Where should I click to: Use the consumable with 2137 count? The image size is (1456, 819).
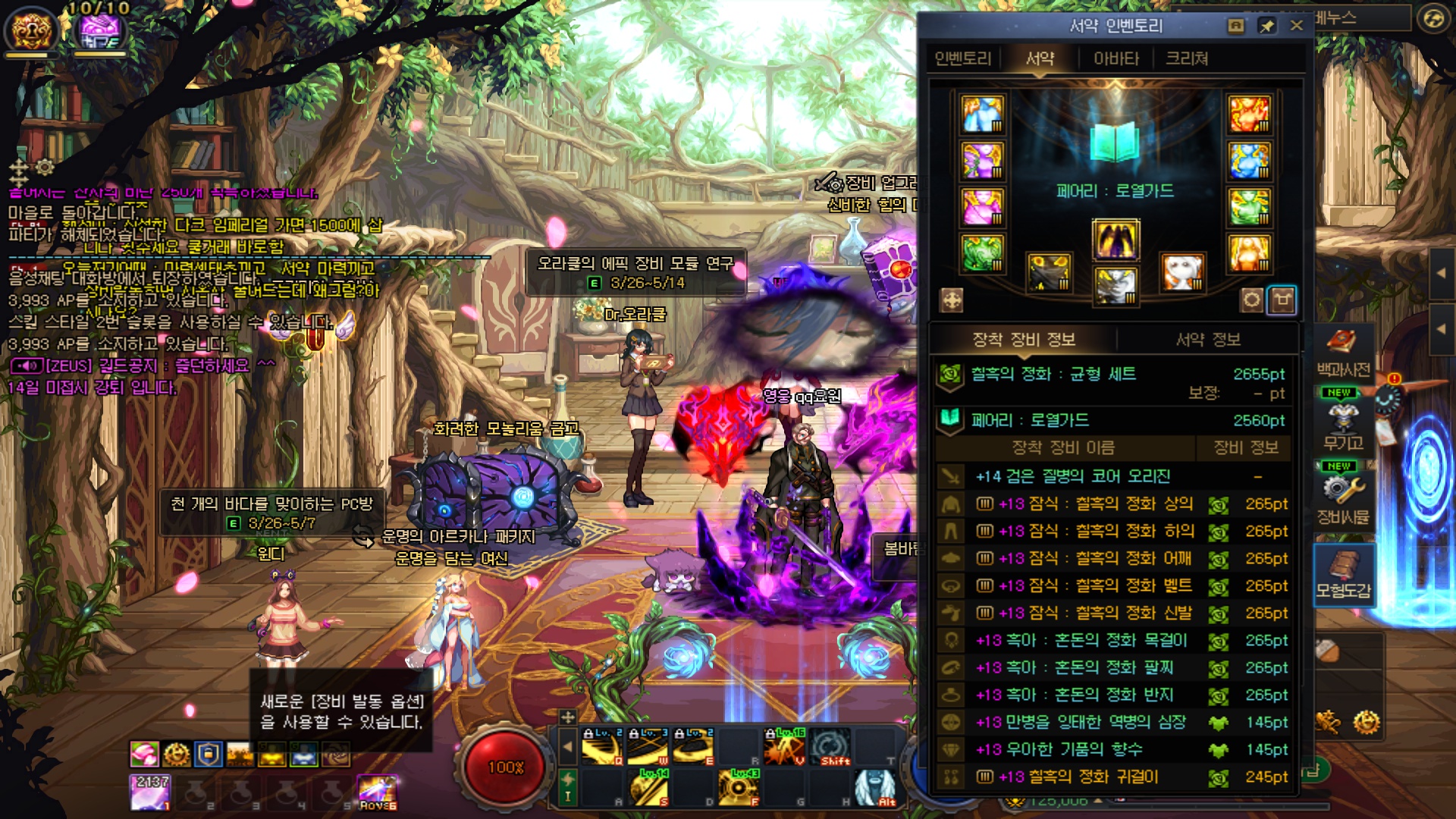point(150,792)
